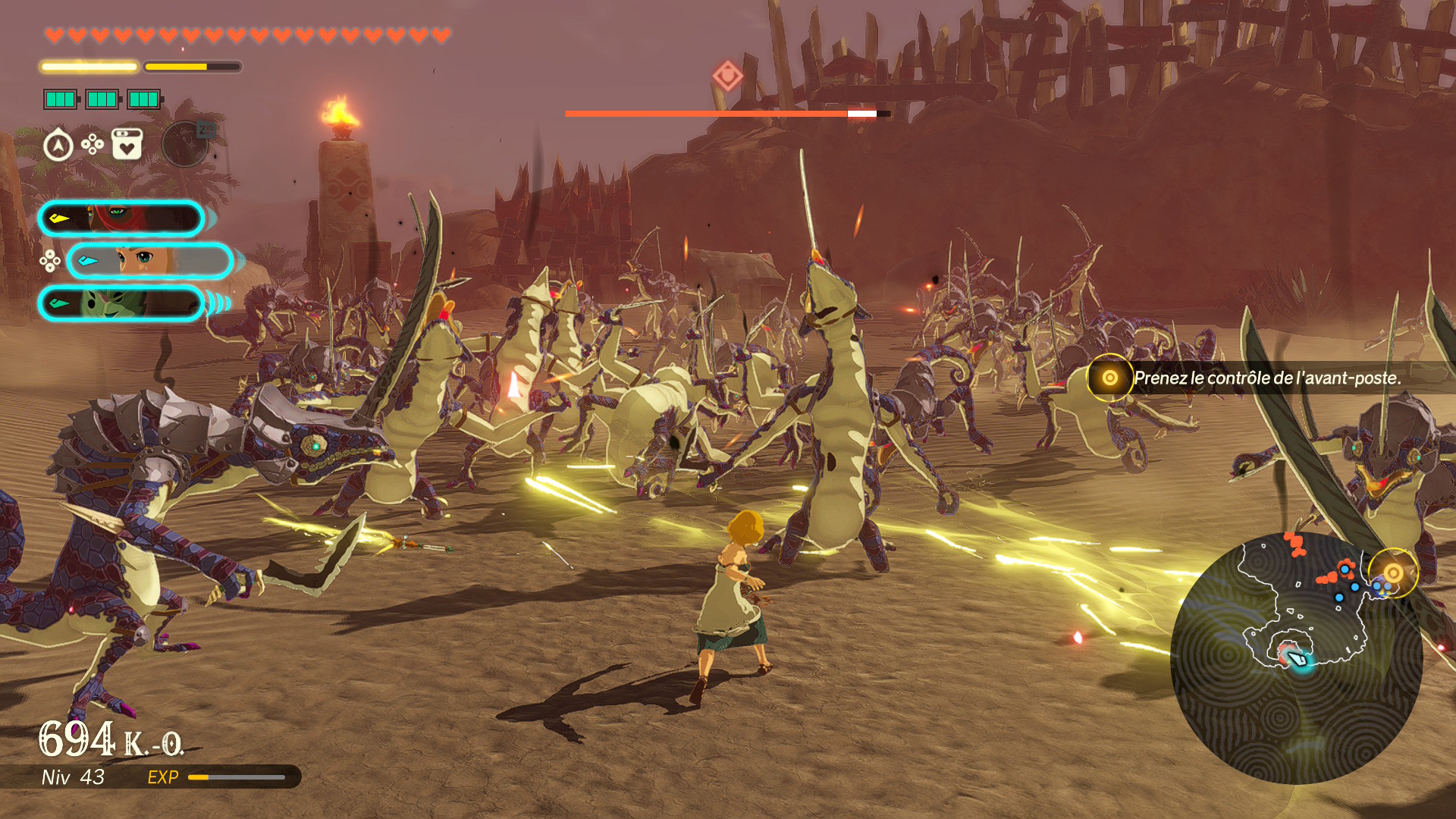Select the red diamond lock-on target marker
Viewport: 1456px width, 819px height.
click(x=727, y=76)
